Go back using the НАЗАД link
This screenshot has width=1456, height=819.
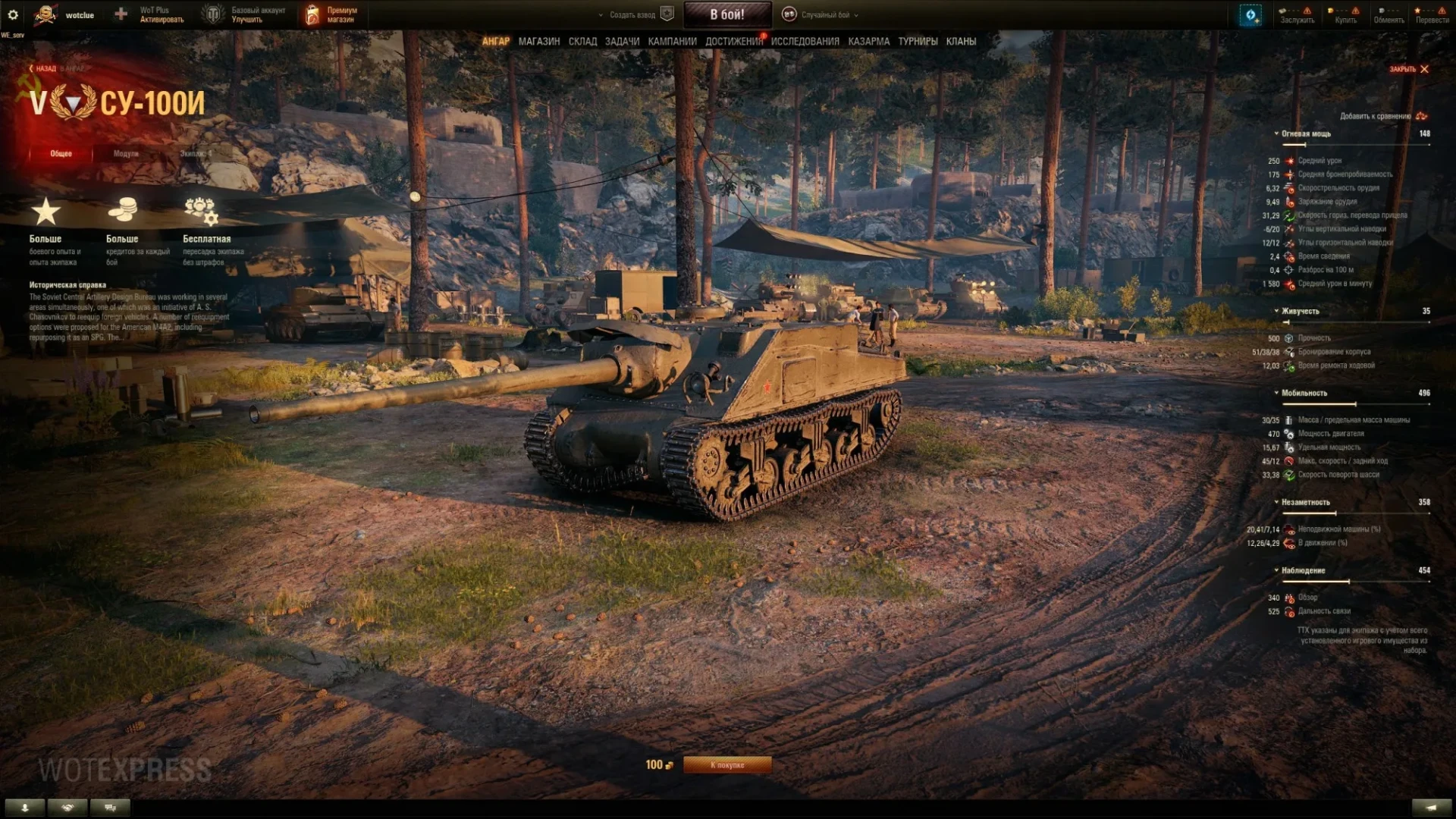(x=44, y=68)
